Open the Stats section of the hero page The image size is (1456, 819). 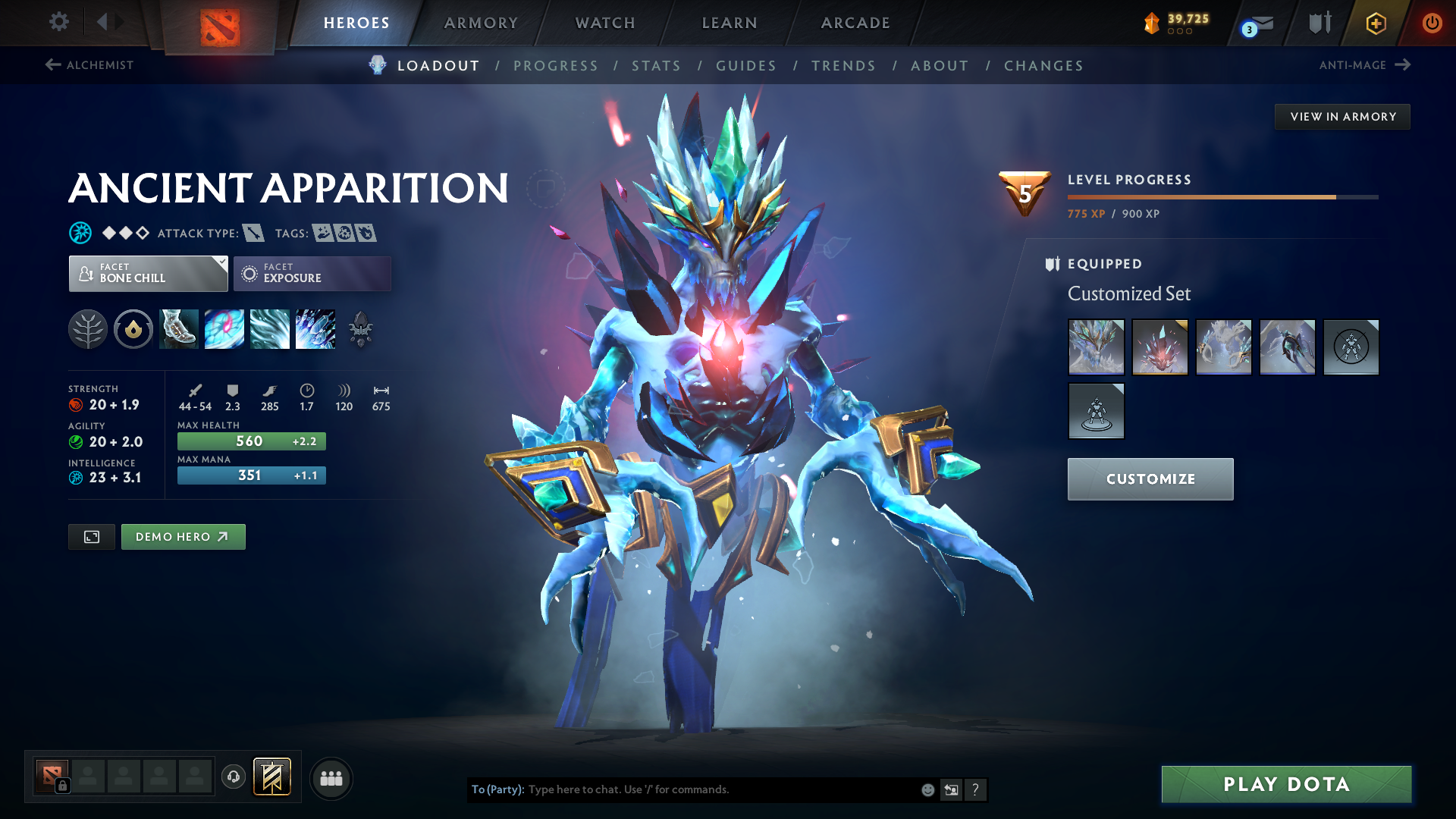click(656, 66)
